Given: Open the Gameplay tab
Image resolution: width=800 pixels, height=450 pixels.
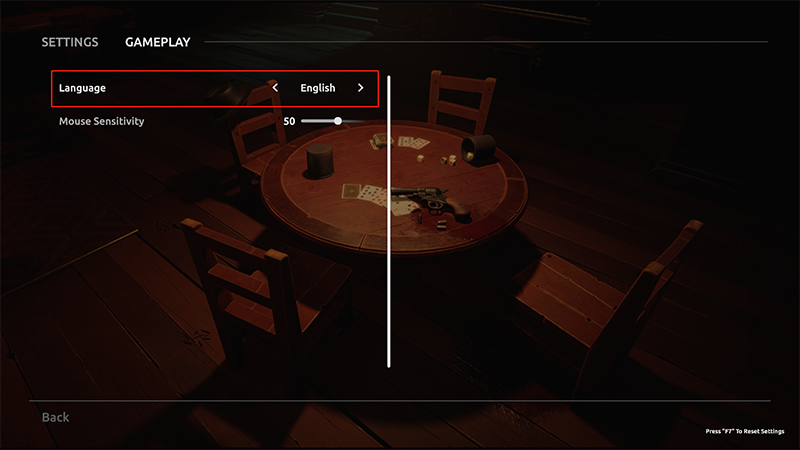Looking at the screenshot, I should tap(157, 42).
